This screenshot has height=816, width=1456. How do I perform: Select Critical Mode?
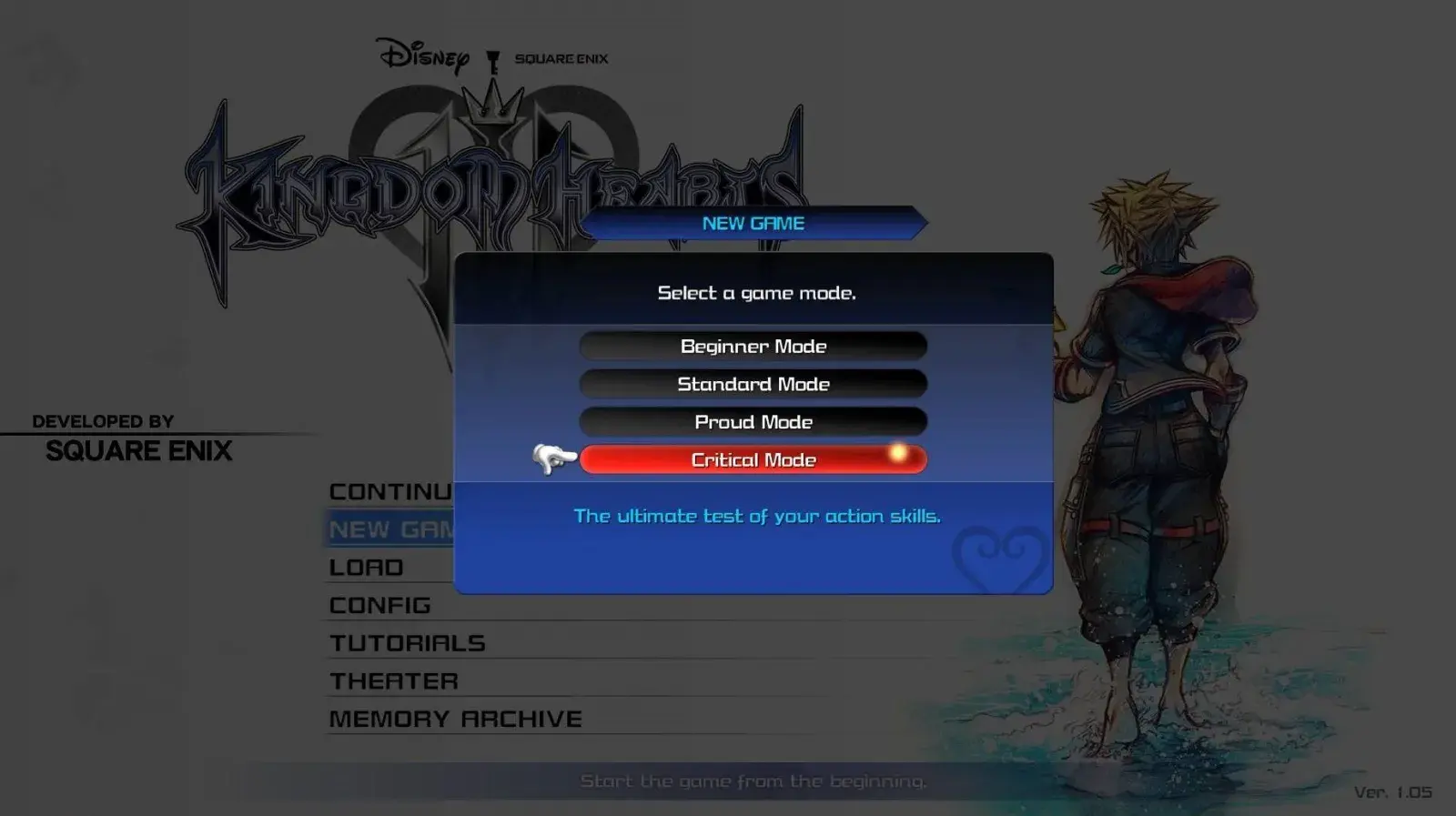pos(753,459)
